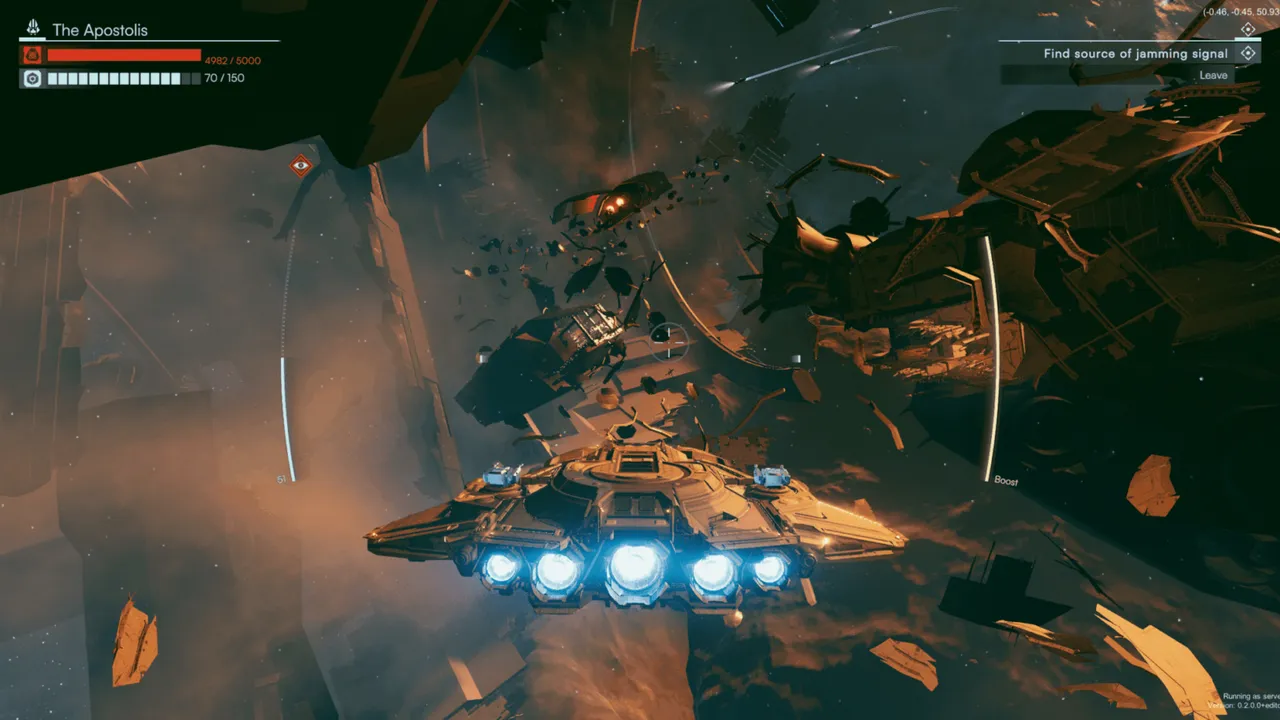Click the 4982 / 5000 hull value text
The image size is (1280, 720).
pyautogui.click(x=231, y=60)
